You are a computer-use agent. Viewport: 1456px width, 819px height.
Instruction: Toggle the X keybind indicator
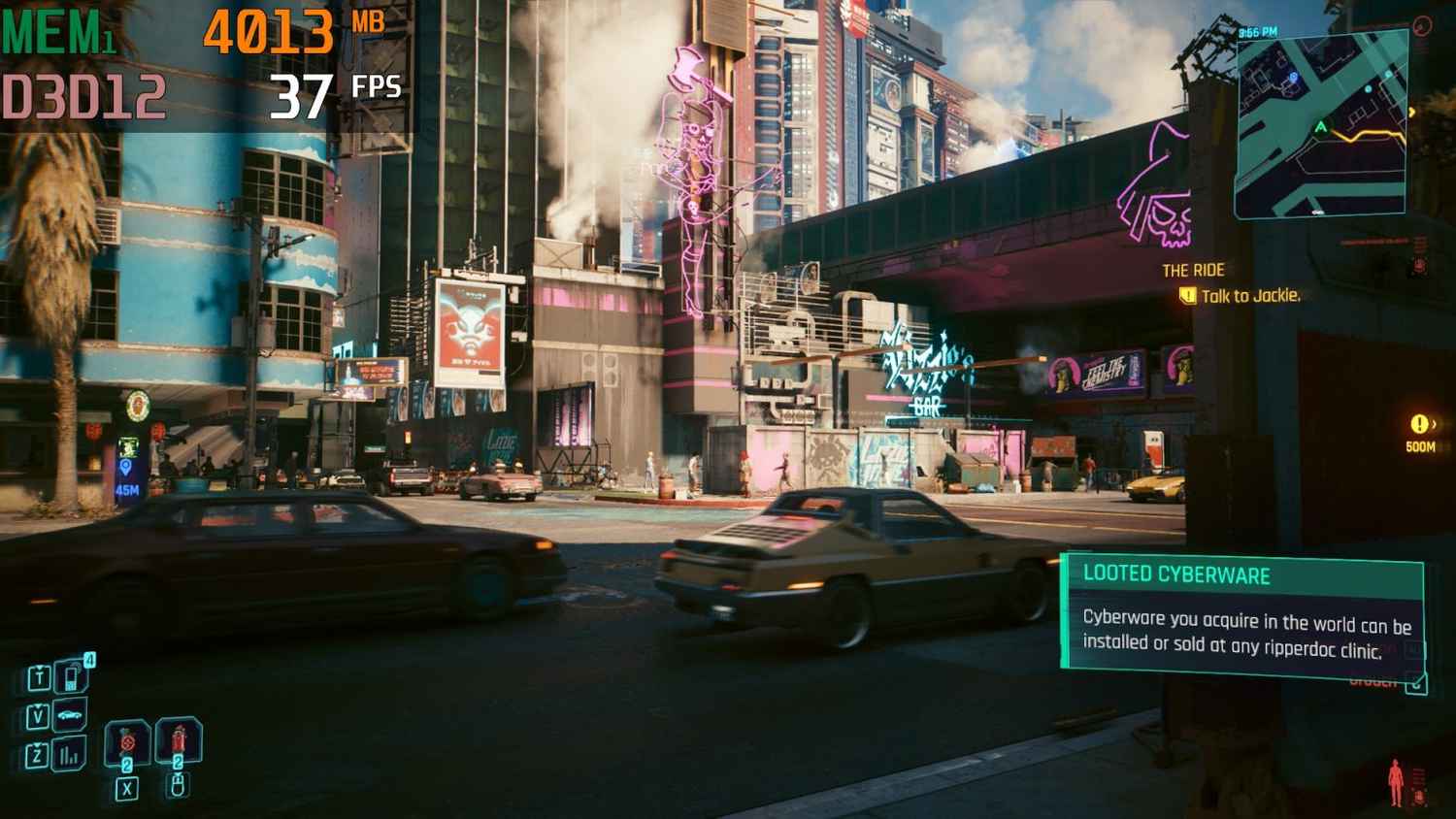pos(128,789)
